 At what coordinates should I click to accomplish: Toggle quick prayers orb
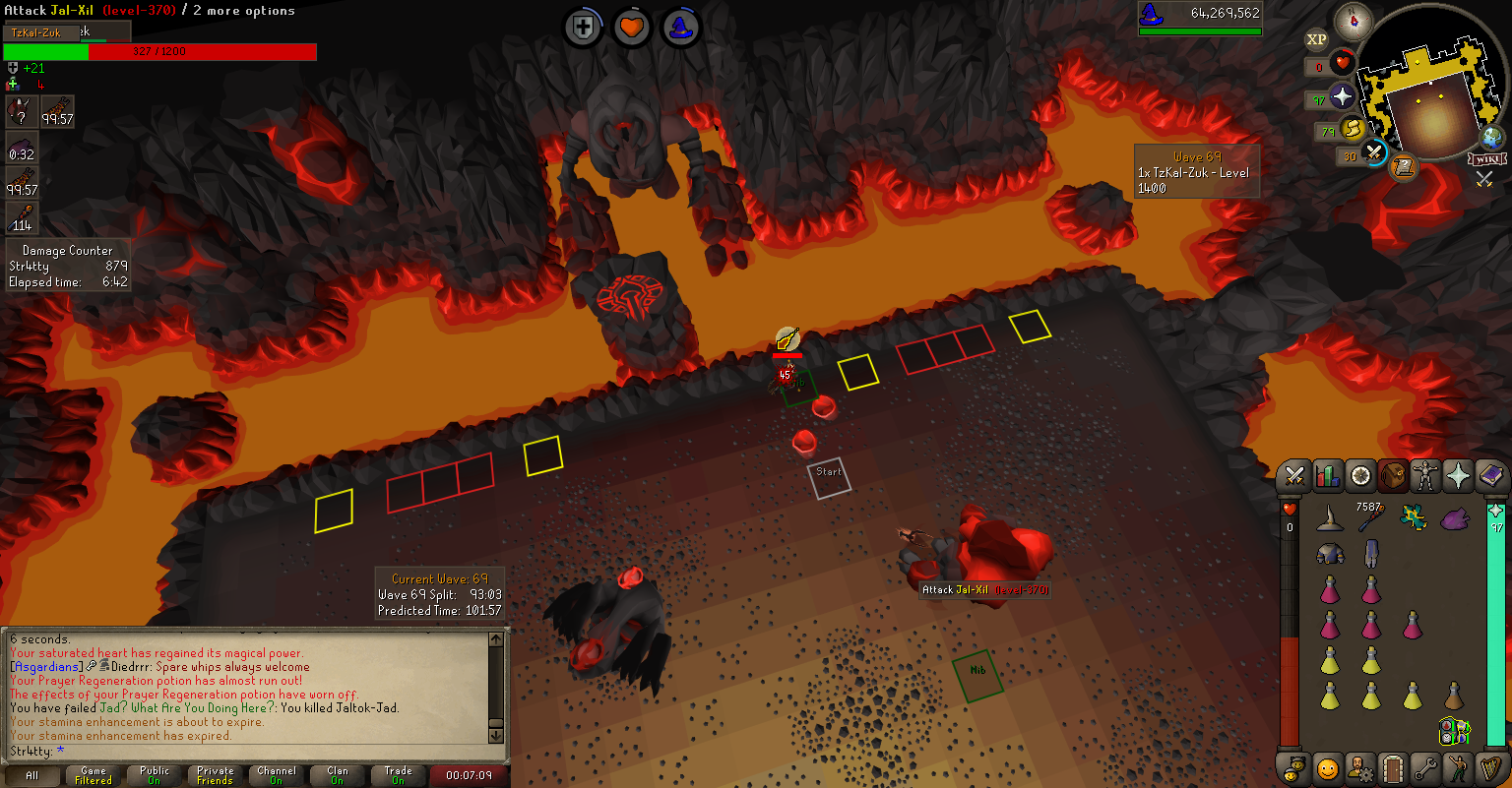(1343, 97)
